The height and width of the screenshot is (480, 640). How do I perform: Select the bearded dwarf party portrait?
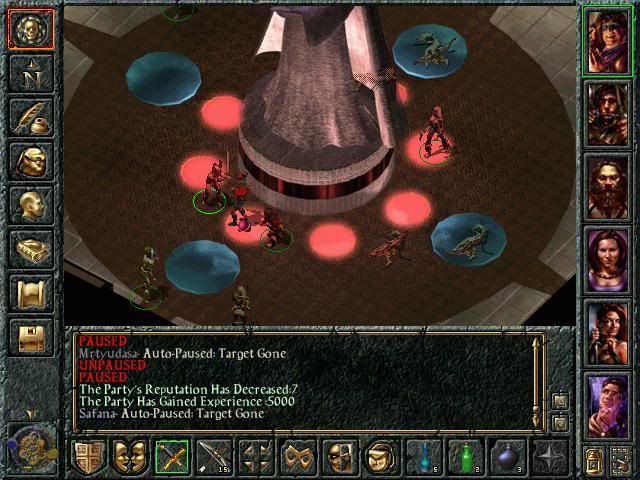pyautogui.click(x=609, y=186)
